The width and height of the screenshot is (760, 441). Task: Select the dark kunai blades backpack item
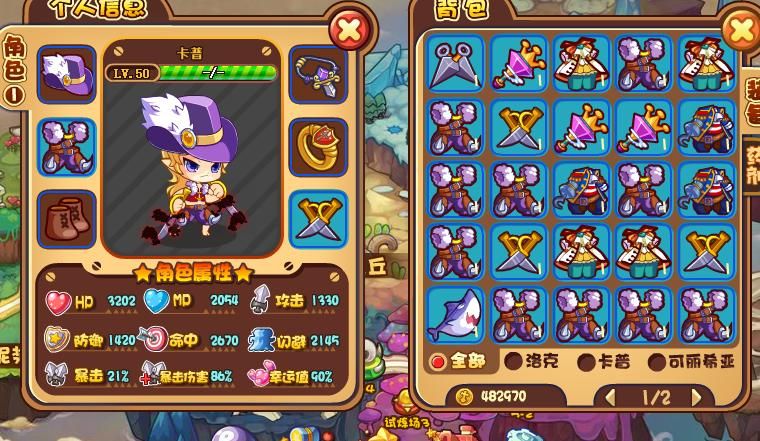coord(456,63)
